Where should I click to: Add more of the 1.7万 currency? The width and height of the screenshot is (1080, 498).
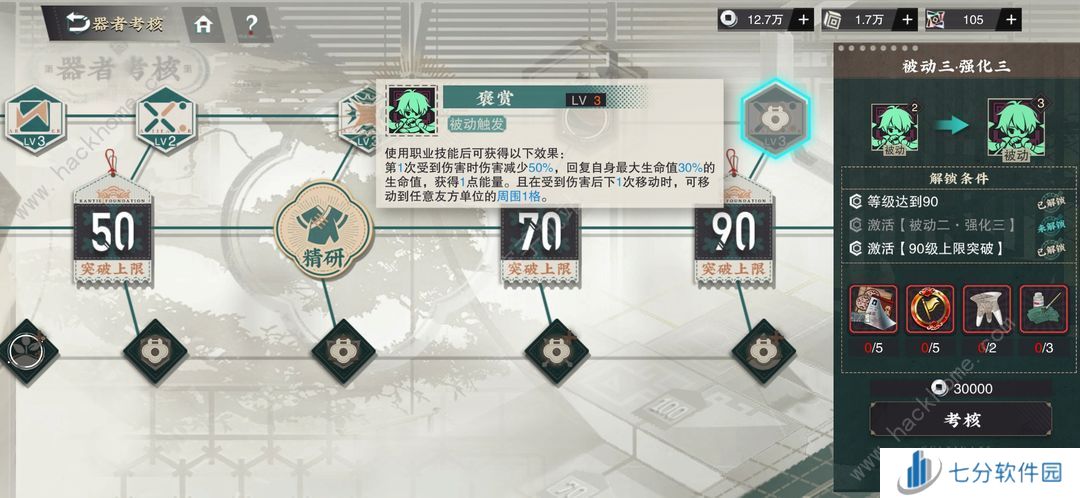pos(907,19)
